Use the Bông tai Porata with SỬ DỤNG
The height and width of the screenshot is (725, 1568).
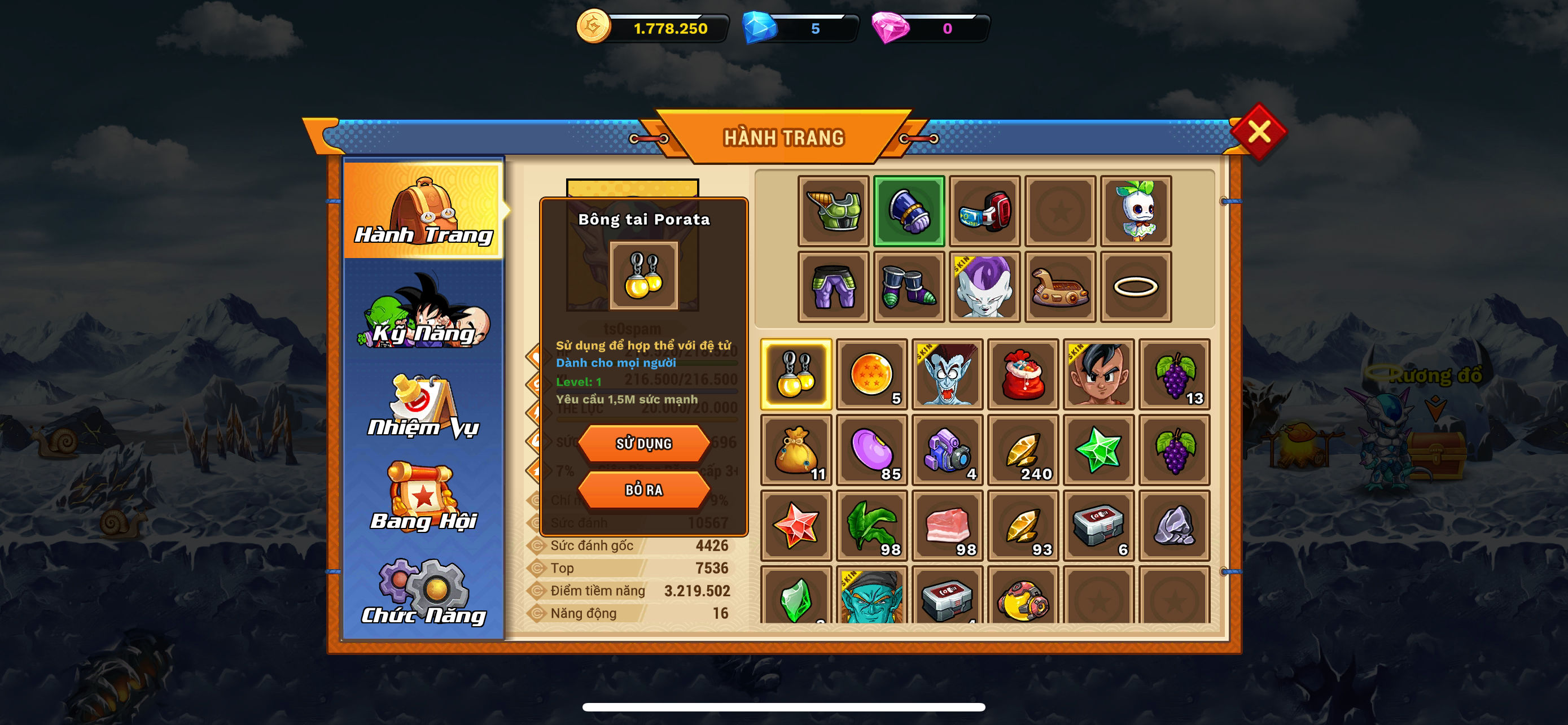point(643,443)
